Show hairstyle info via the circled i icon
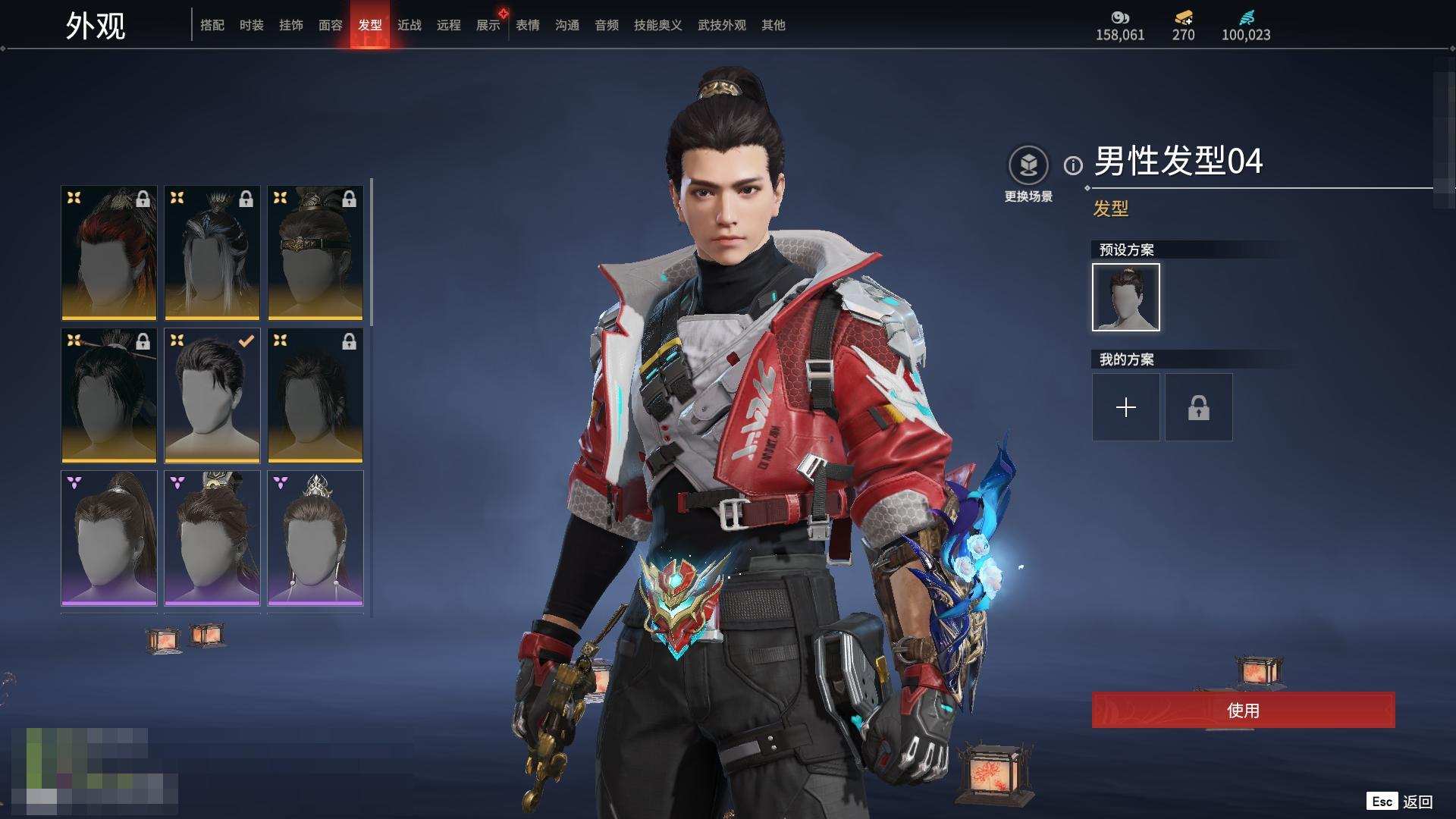This screenshot has width=1456, height=819. tap(1073, 165)
